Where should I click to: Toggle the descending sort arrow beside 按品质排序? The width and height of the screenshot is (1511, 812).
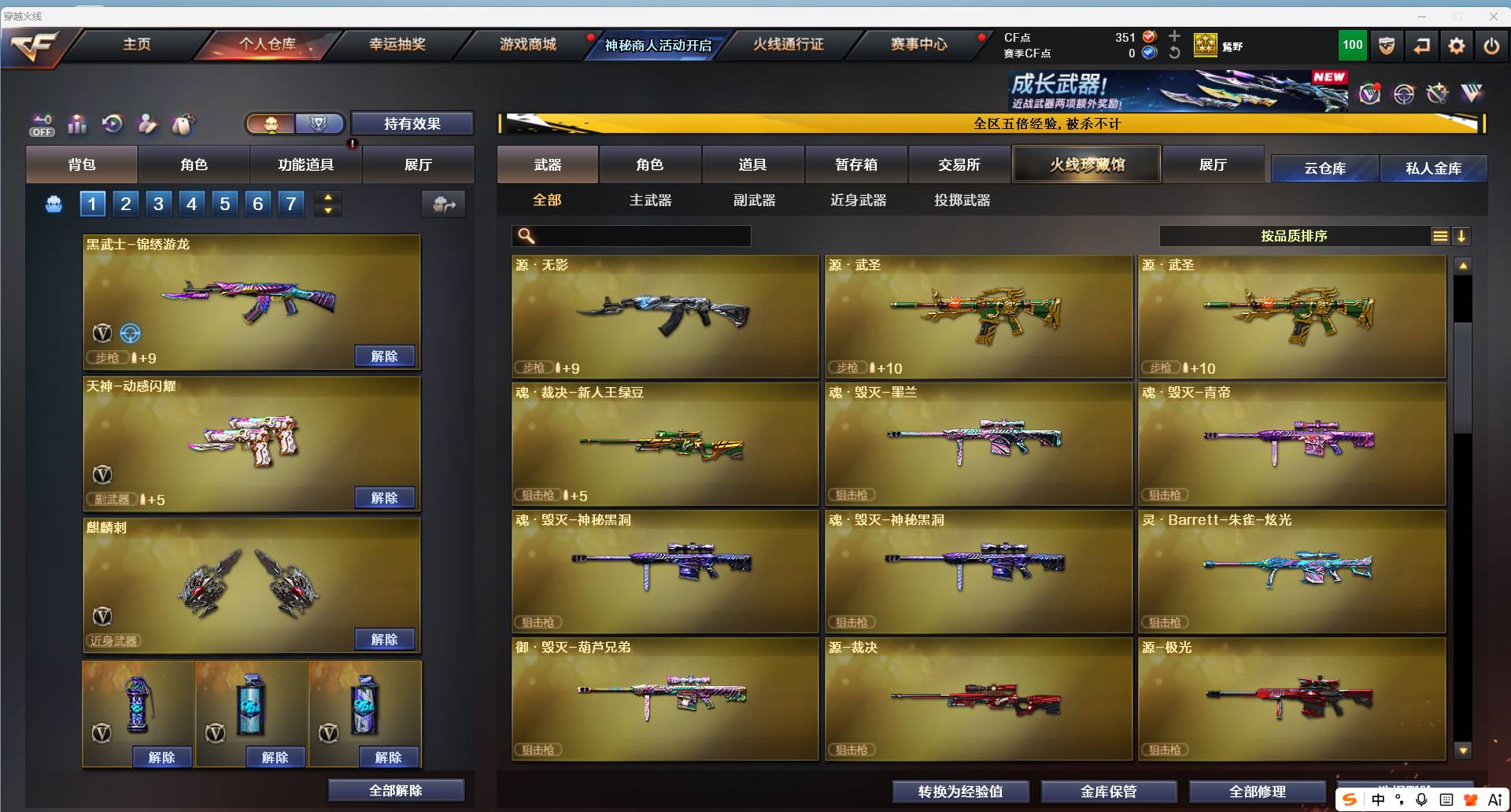point(1463,235)
